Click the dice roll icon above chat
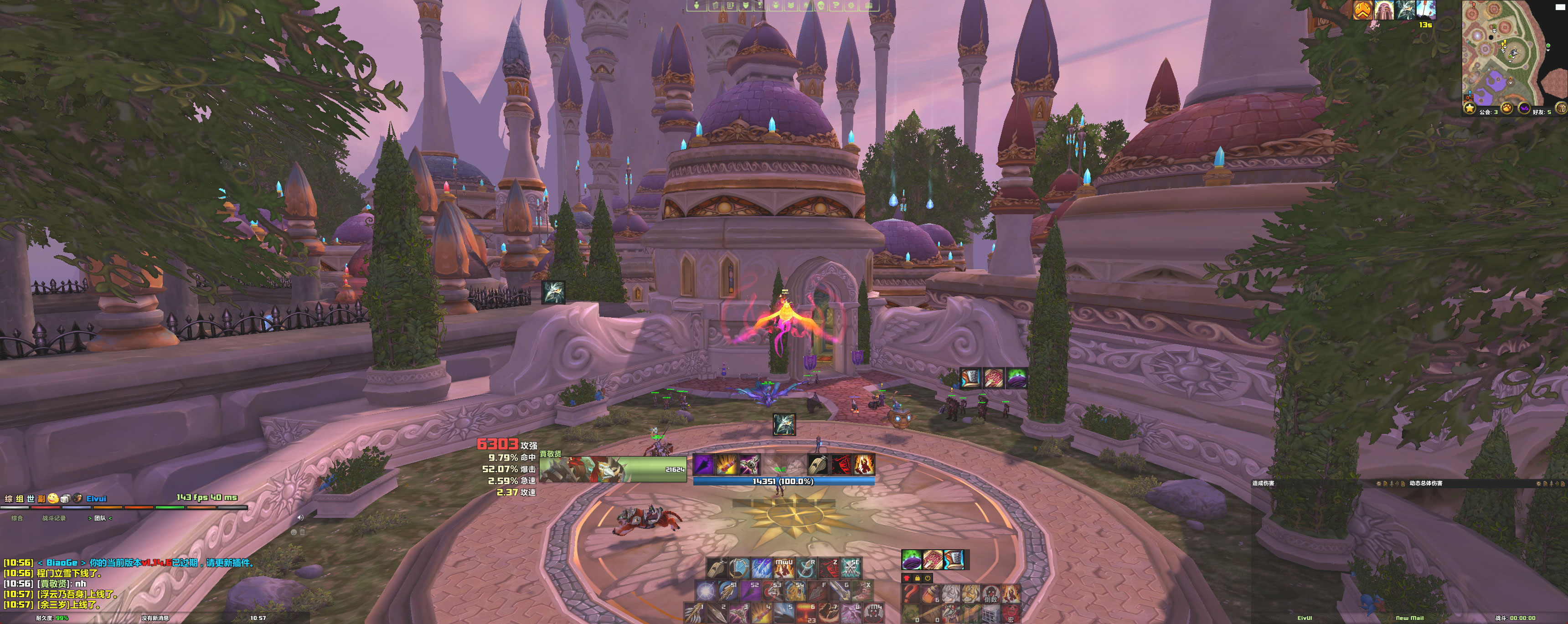1568x624 pixels. click(65, 499)
